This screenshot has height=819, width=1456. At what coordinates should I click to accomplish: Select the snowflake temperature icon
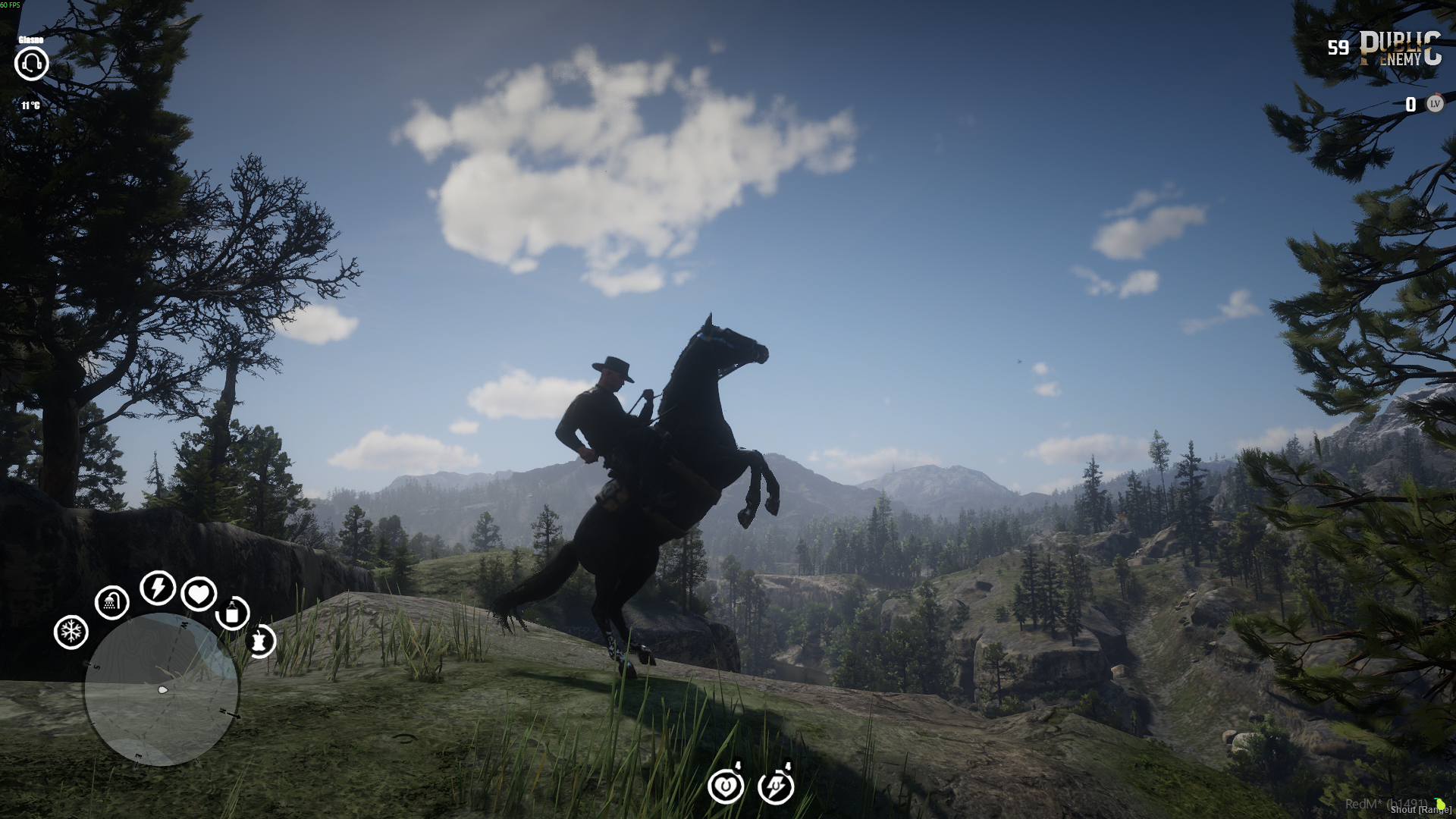71,632
